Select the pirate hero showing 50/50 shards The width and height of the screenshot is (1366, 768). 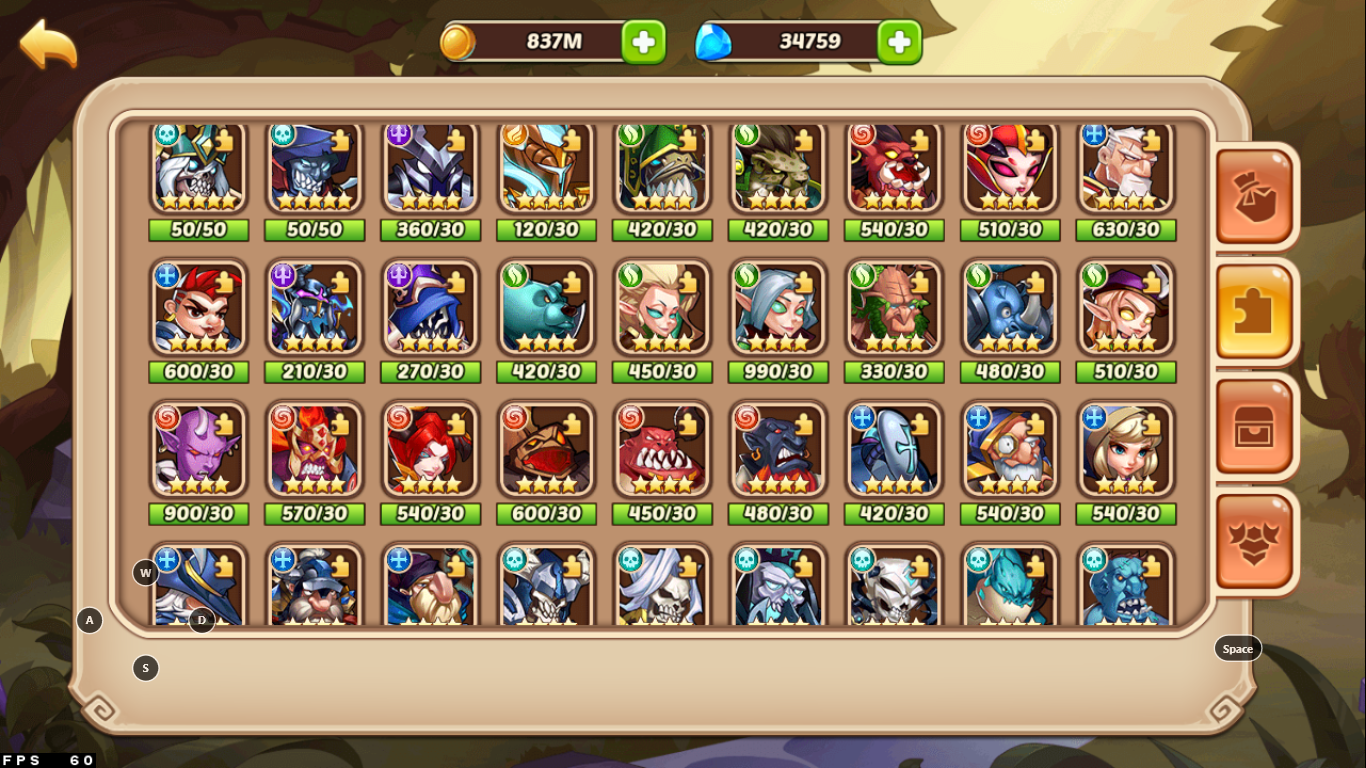pyautogui.click(x=314, y=165)
